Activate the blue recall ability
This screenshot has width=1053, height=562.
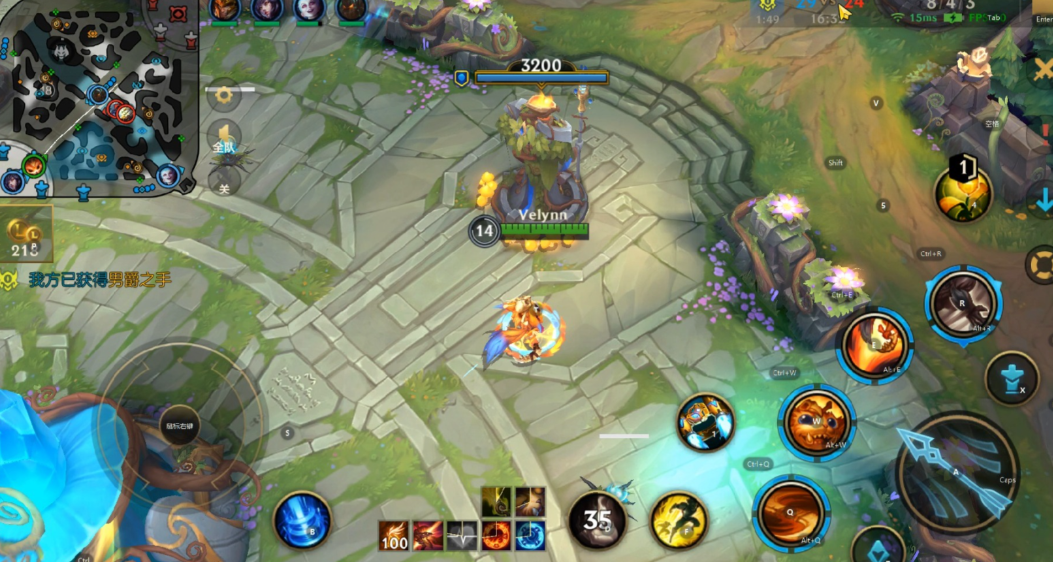302,520
